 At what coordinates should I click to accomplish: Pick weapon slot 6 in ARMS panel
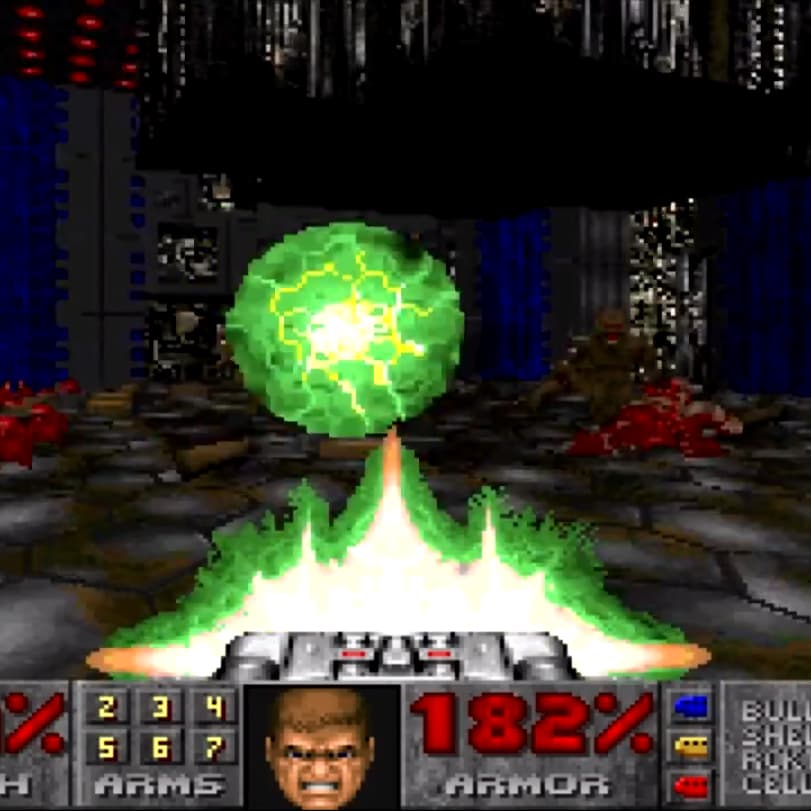(x=160, y=747)
